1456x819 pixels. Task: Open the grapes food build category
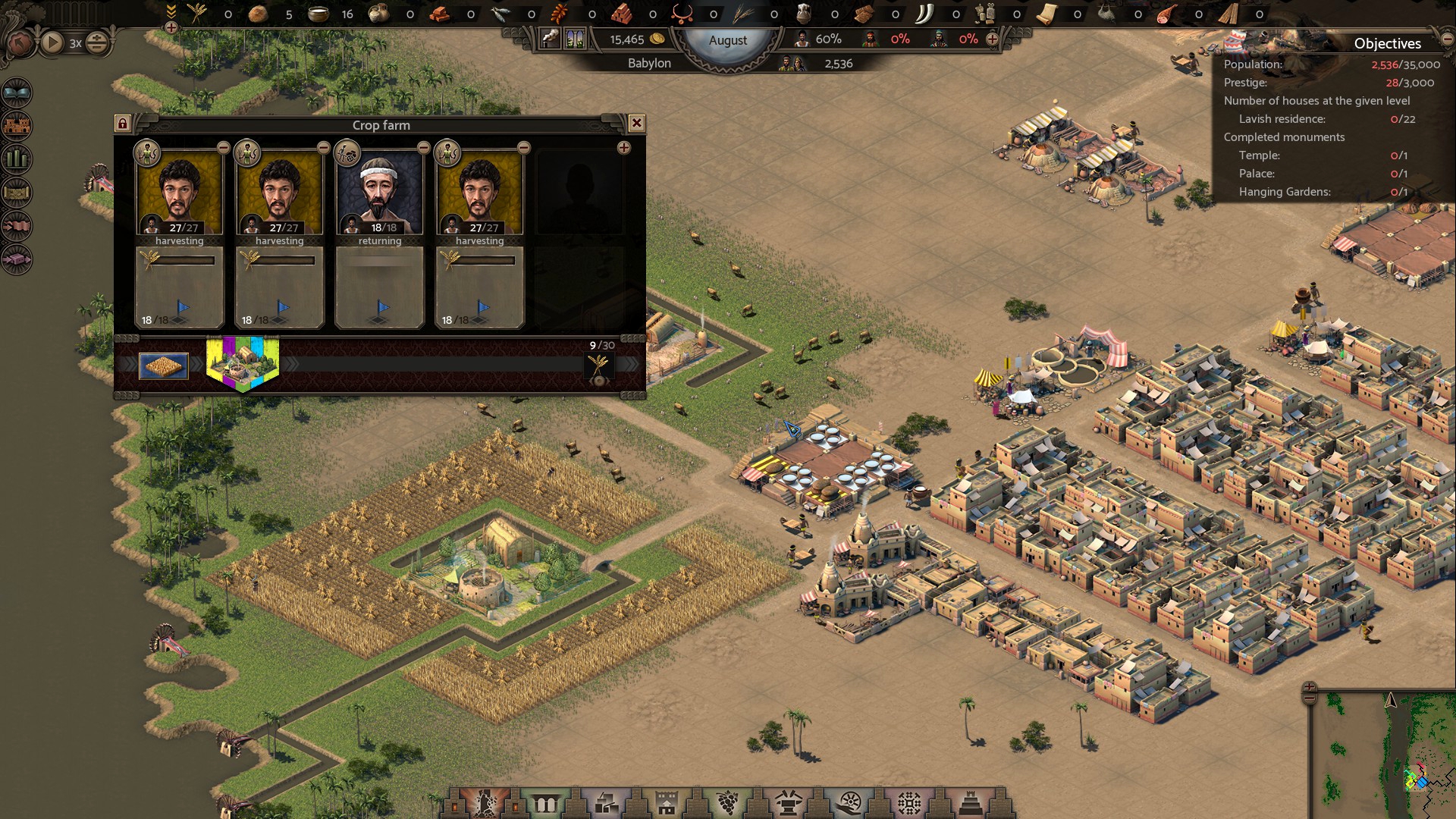point(728,802)
